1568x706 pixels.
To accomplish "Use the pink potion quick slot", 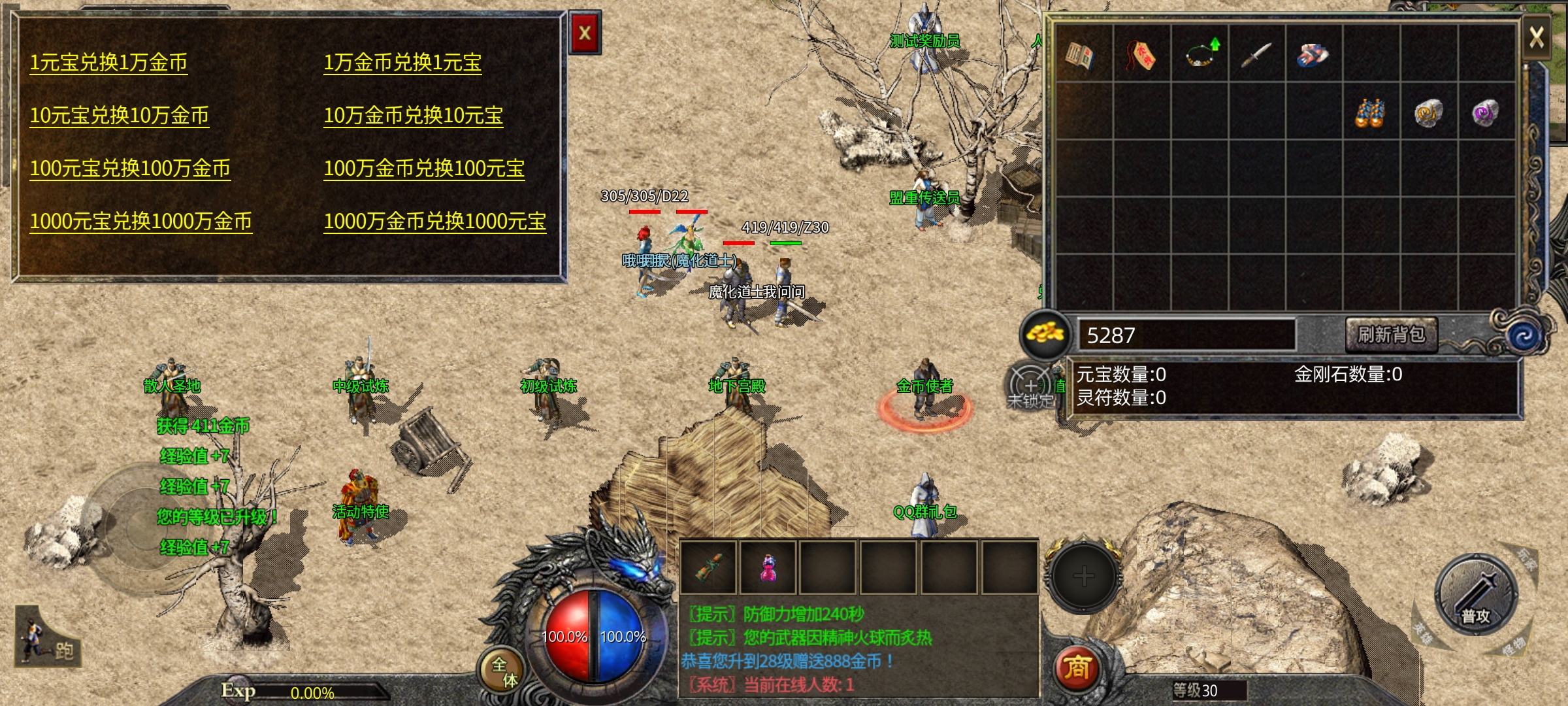I will 768,567.
